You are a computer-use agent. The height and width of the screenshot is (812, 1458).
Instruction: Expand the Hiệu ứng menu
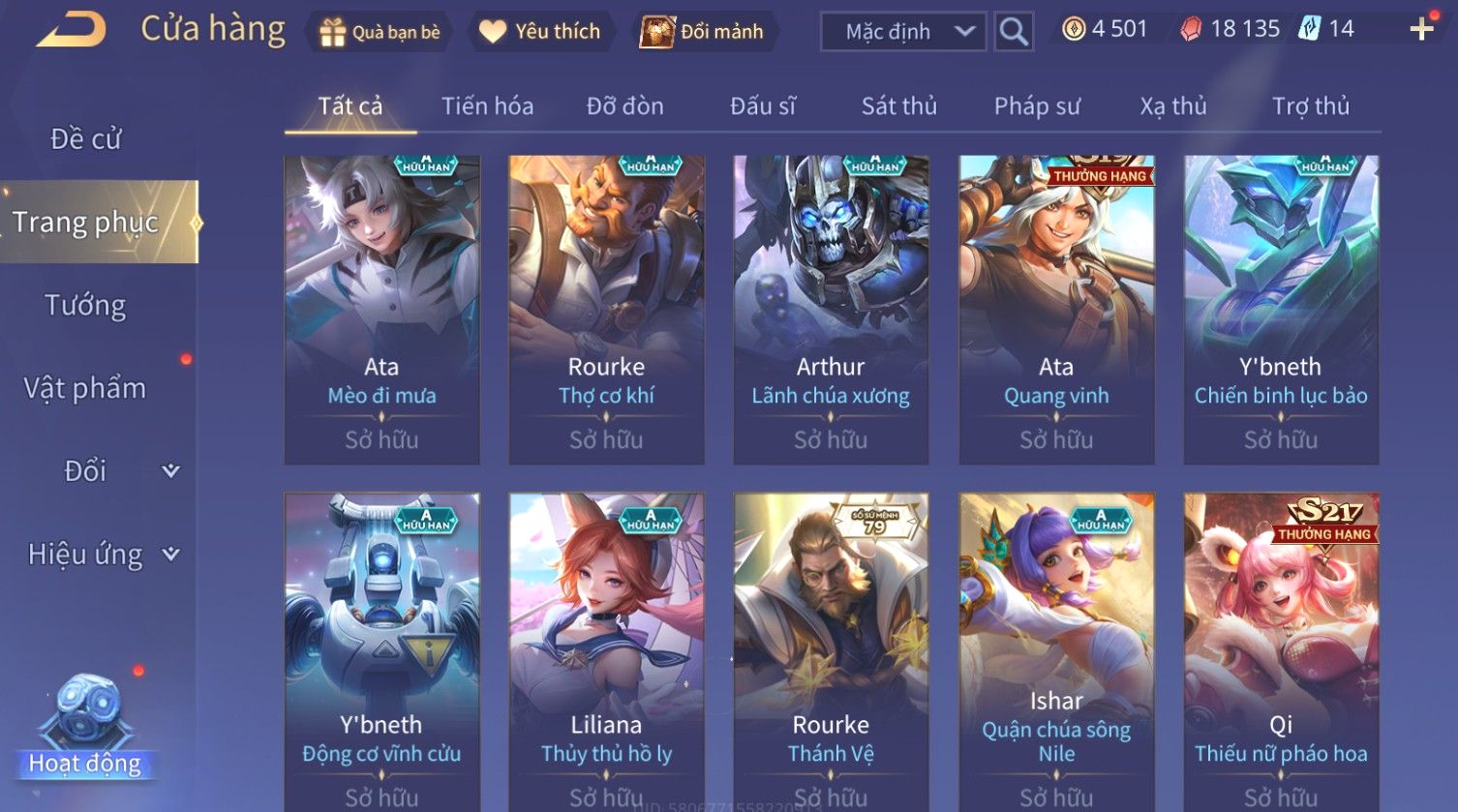click(102, 555)
